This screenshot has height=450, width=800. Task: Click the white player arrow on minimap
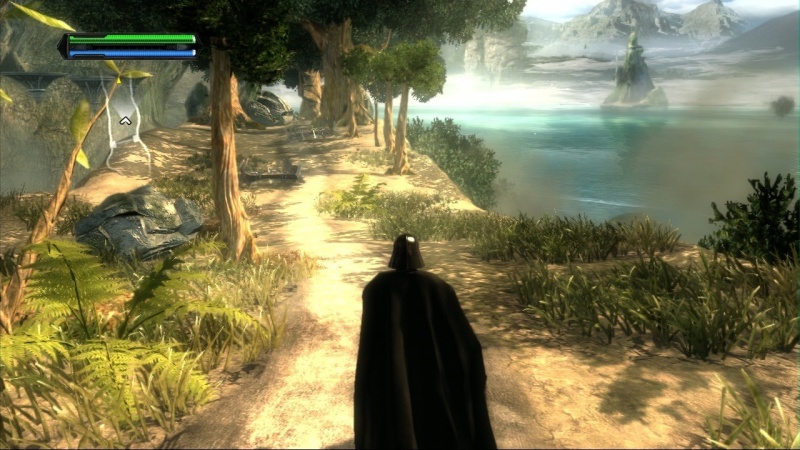pos(125,120)
